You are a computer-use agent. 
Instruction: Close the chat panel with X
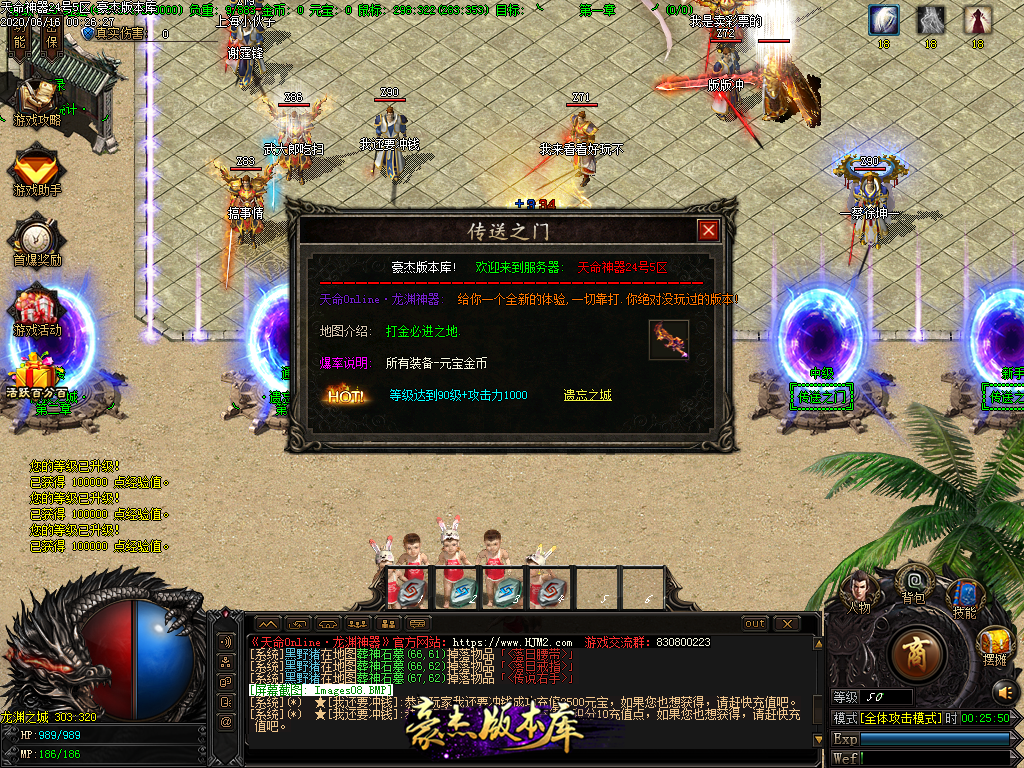click(787, 624)
